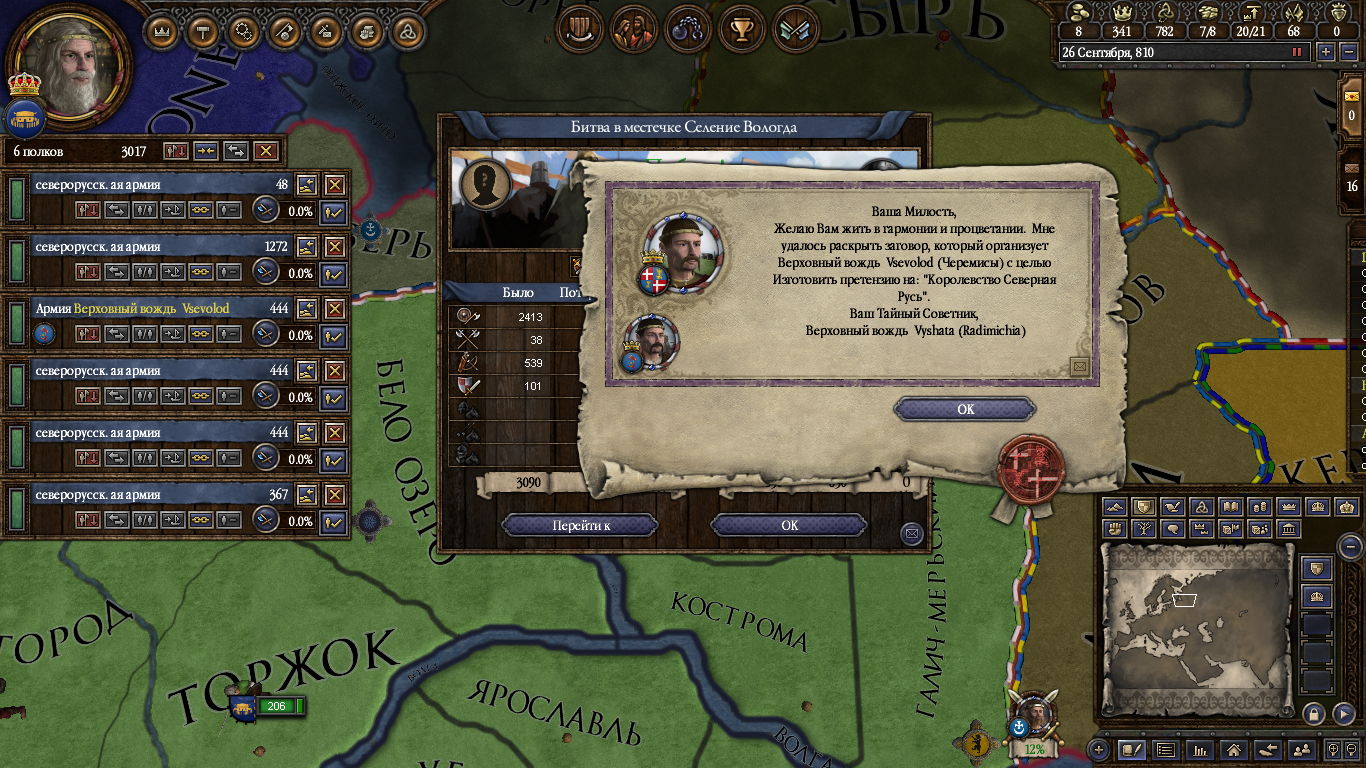Screen dimensions: 1366x768
Task: Select the religion map mode triquetra button
Action: pos(1203,507)
